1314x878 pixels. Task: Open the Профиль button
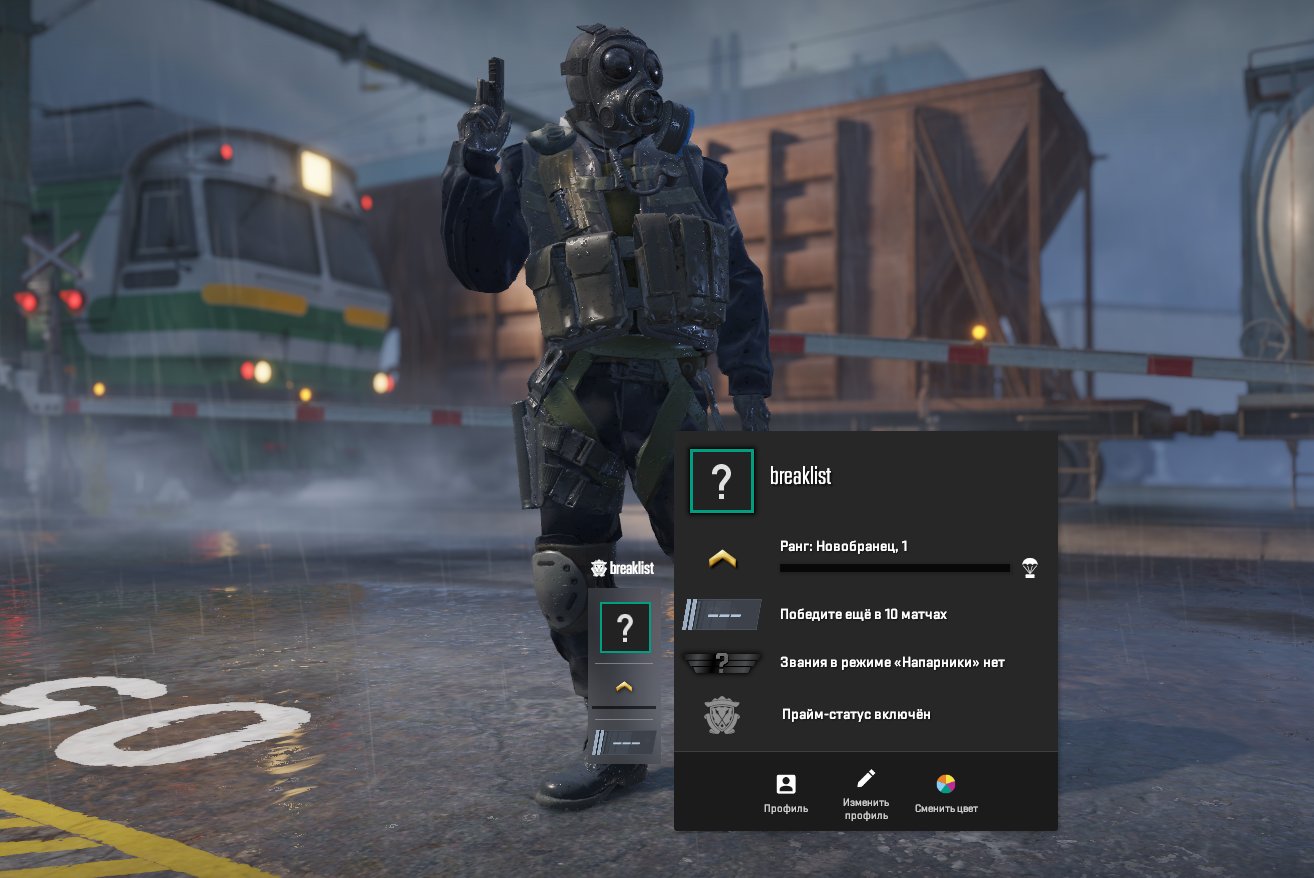pyautogui.click(x=785, y=793)
